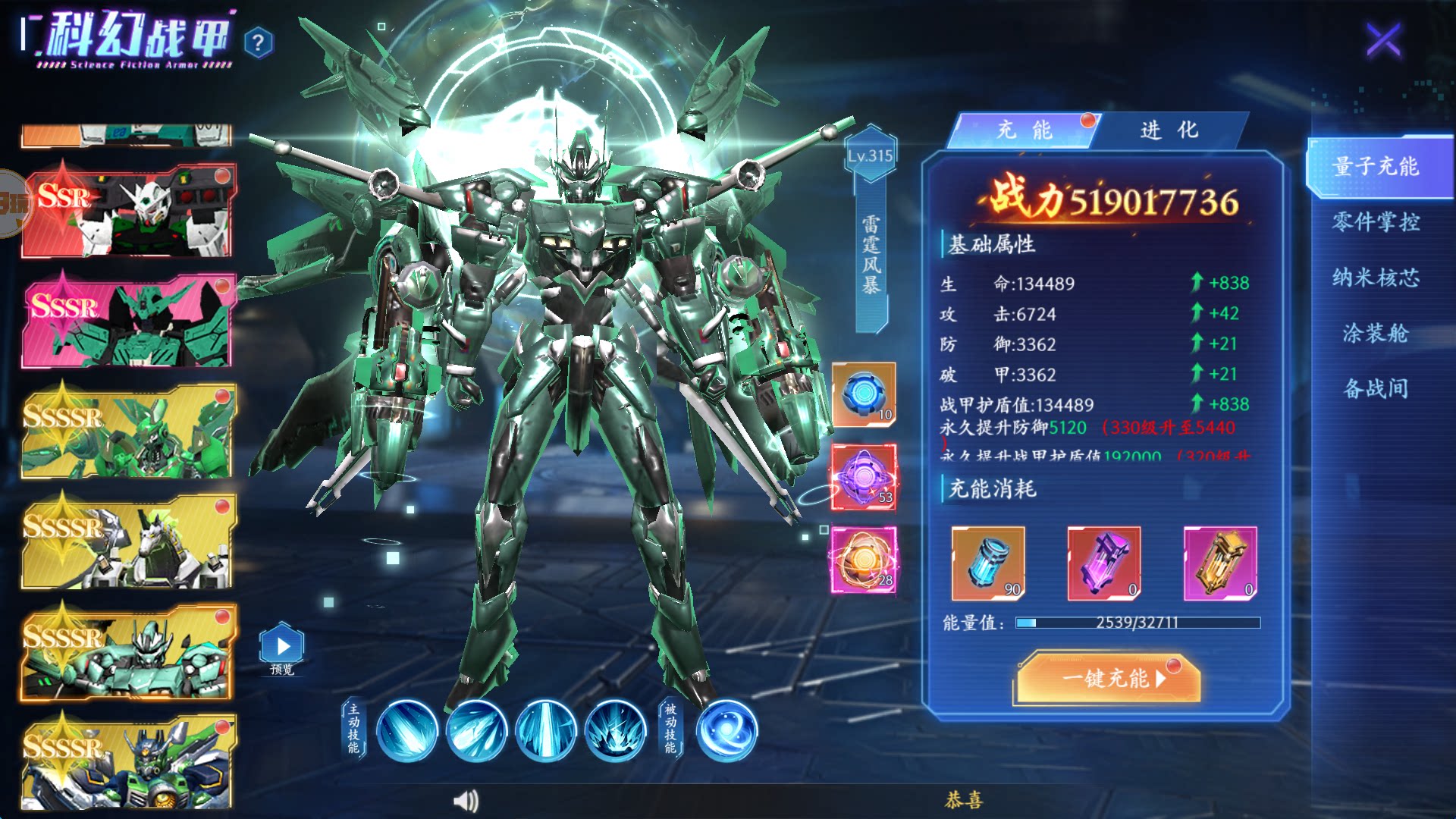Choose the blue canister charging material
The image size is (1456, 819).
tap(987, 563)
